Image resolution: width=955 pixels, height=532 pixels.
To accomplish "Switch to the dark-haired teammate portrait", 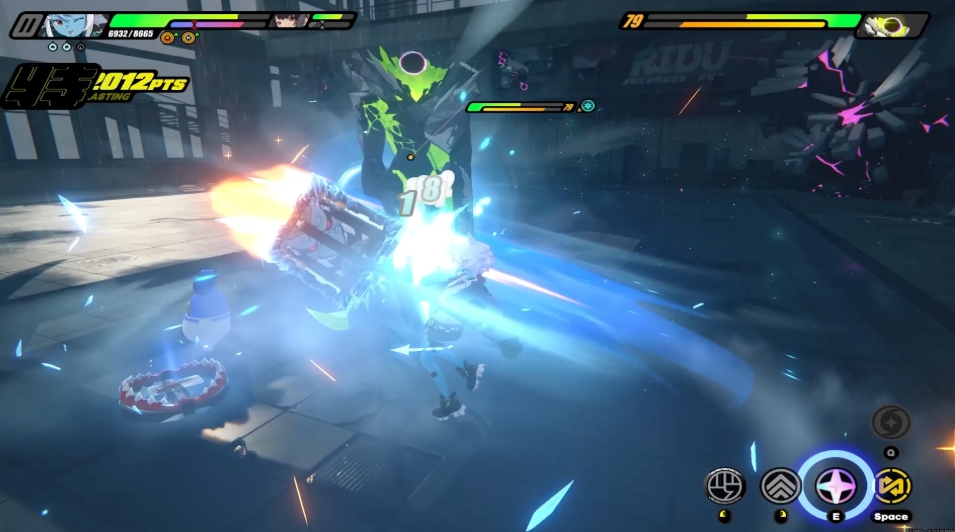I will (289, 20).
